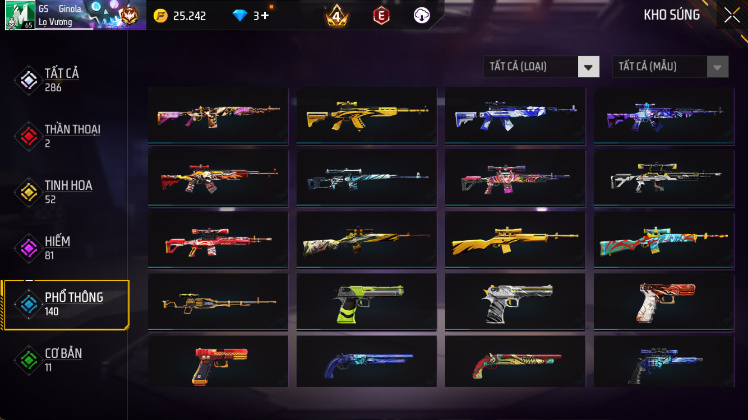This screenshot has height=420, width=748.
Task: Open the Tất Cả (Loại) type dropdown
Action: pyautogui.click(x=541, y=67)
